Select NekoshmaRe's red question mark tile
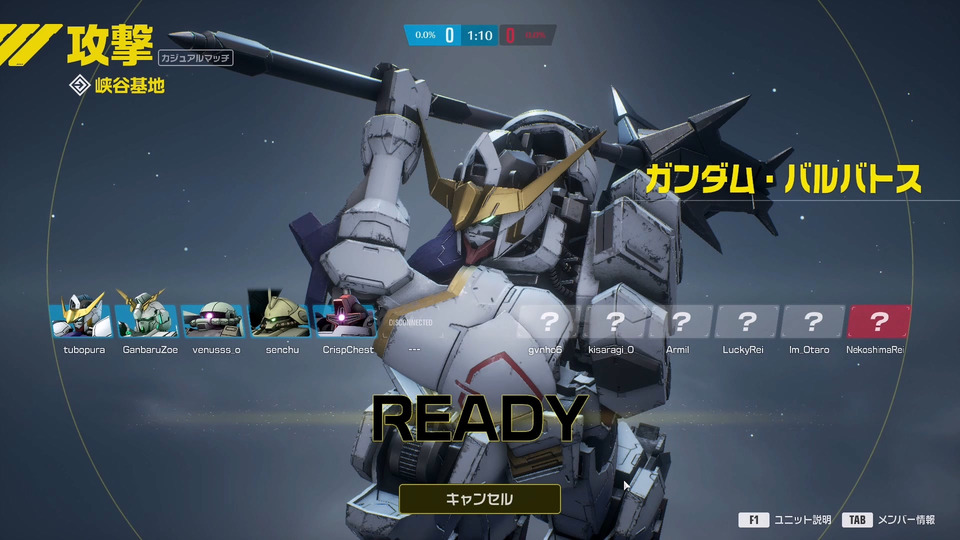960x540 pixels. pos(878,321)
